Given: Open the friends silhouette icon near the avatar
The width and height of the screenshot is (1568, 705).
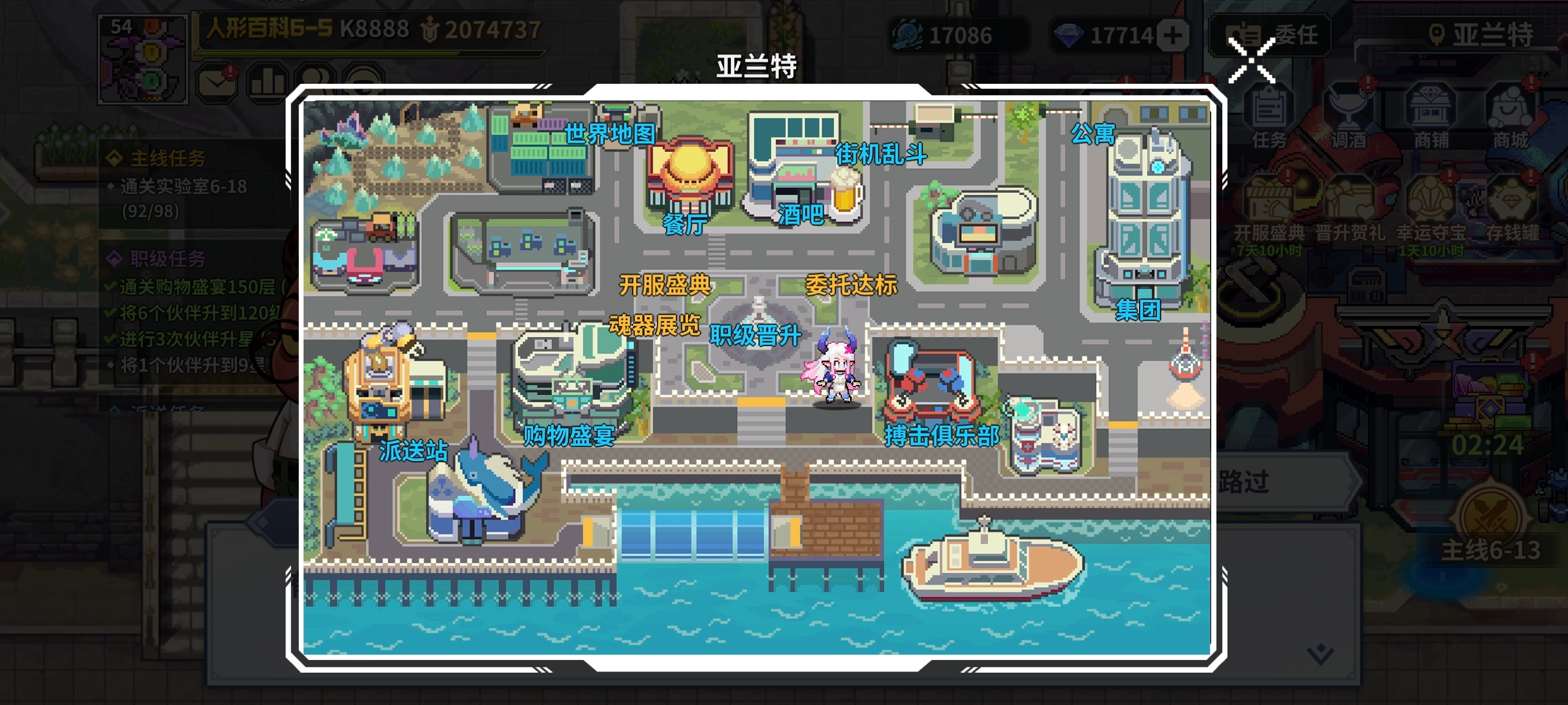Looking at the screenshot, I should [x=316, y=82].
